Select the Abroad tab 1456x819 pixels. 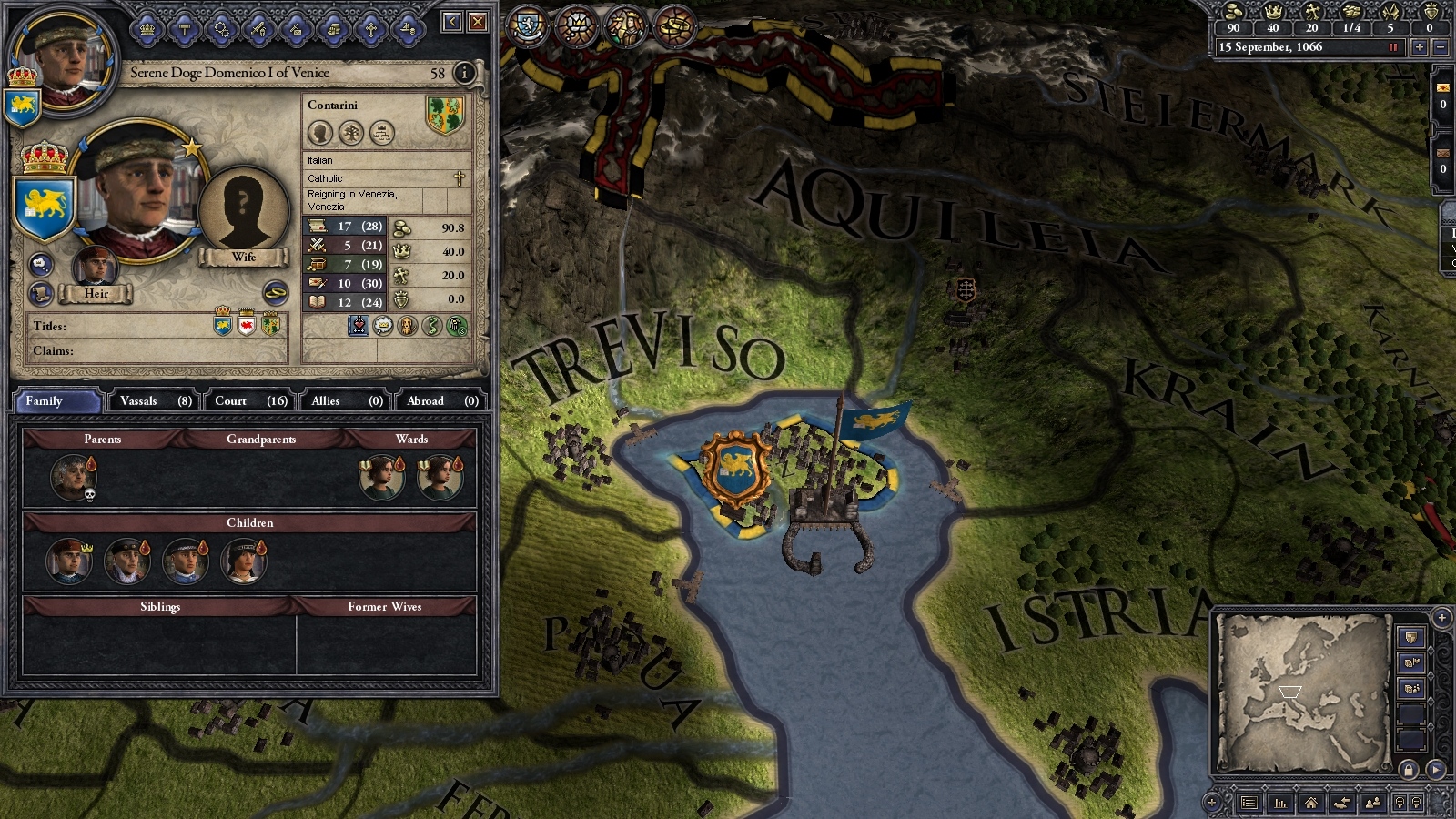coord(441,400)
